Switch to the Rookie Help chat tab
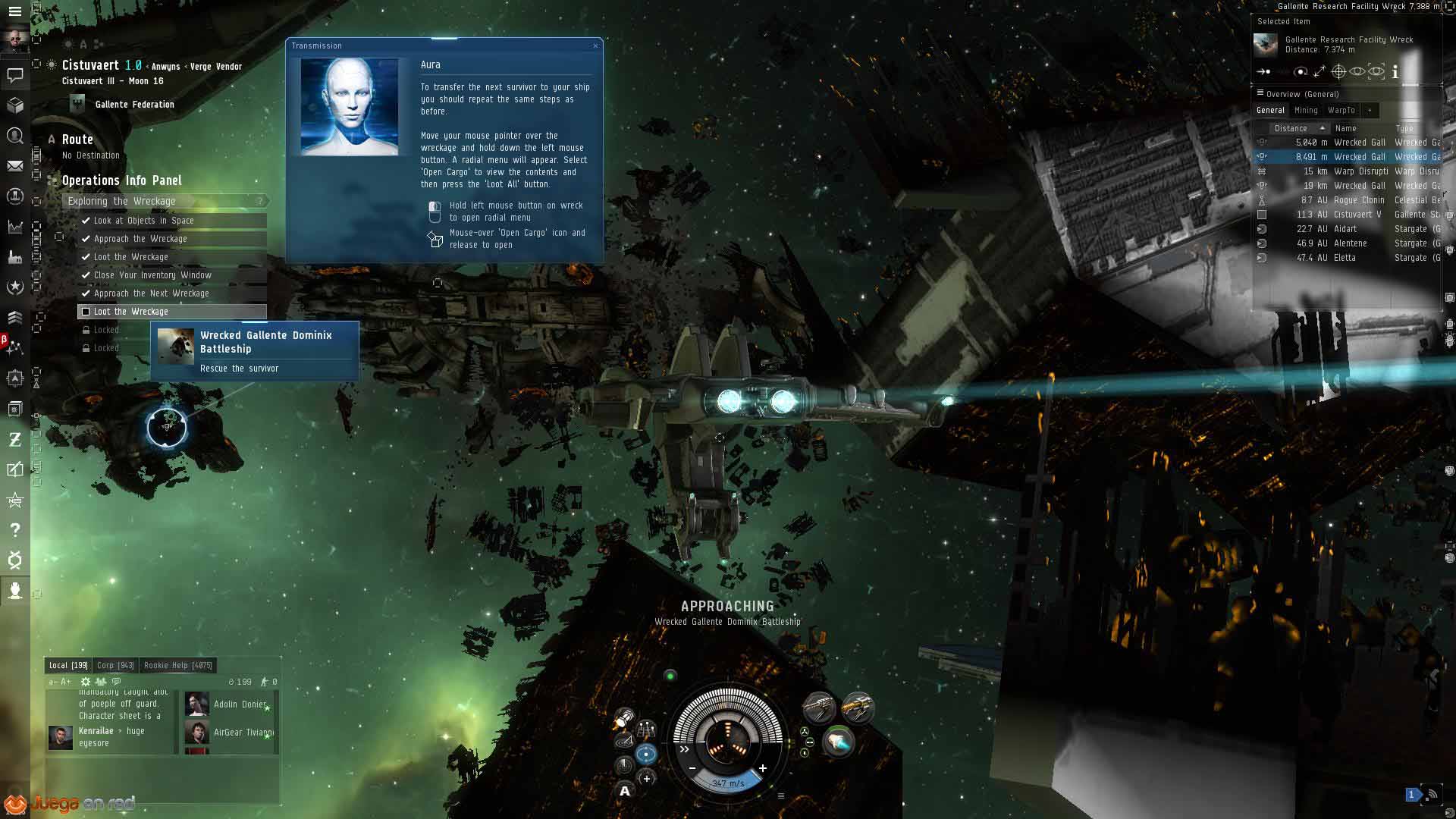 pos(177,666)
